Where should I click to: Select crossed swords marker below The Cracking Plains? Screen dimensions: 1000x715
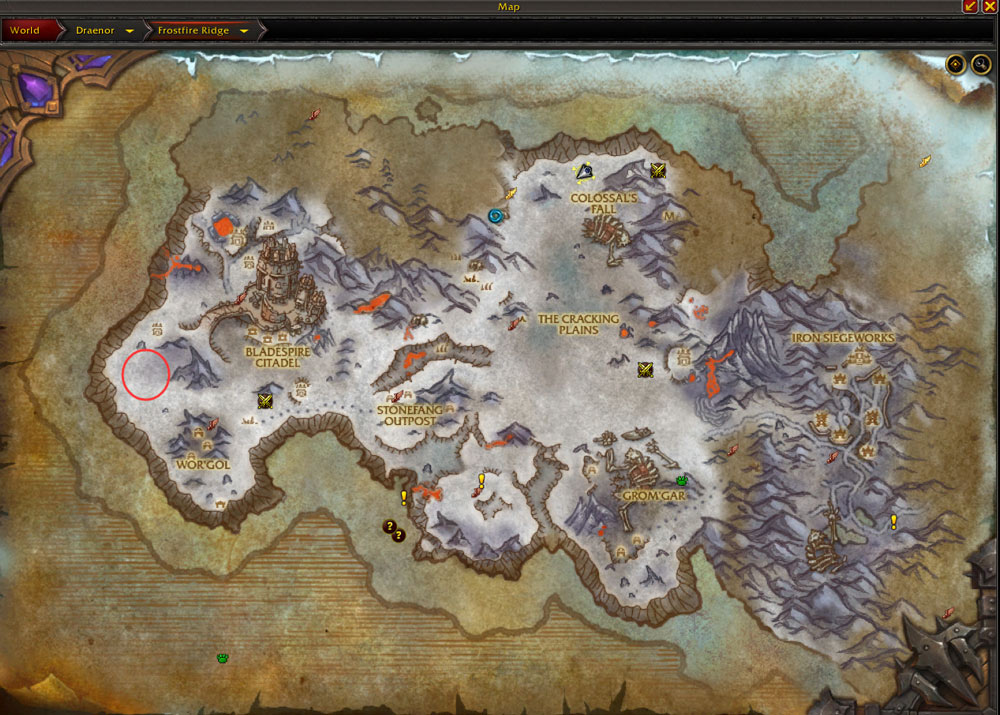coord(646,370)
